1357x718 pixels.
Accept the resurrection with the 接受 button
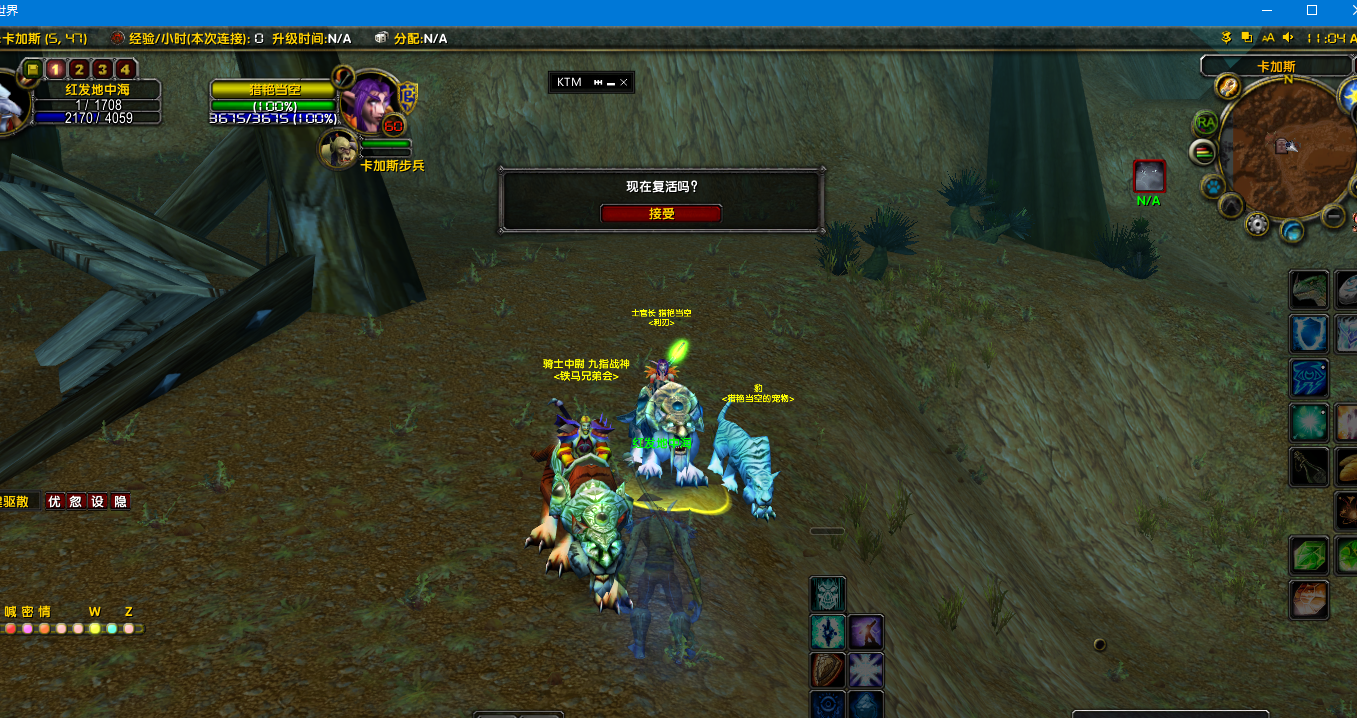click(660, 213)
